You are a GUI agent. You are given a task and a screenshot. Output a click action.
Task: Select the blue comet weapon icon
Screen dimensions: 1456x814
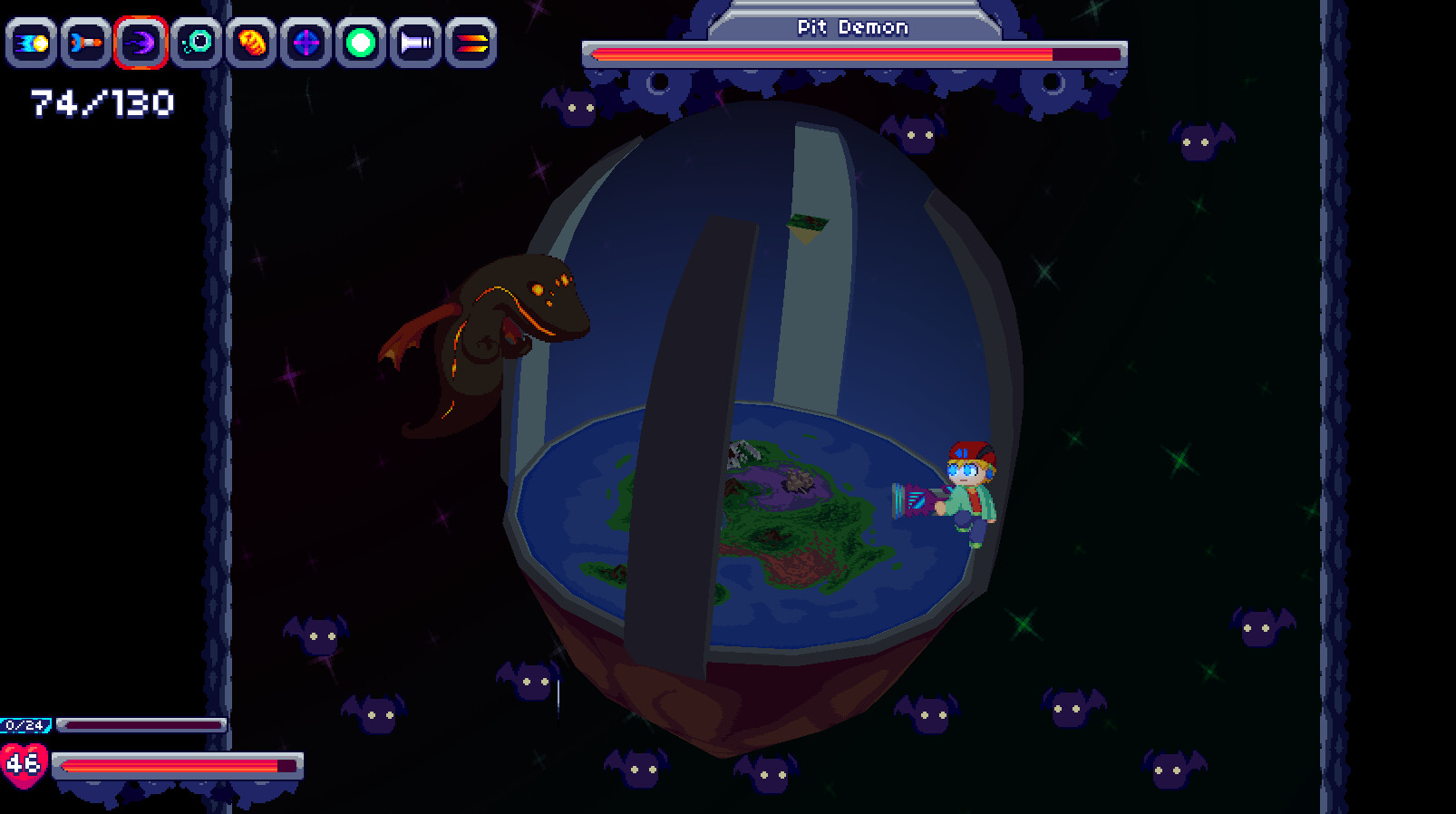32,41
